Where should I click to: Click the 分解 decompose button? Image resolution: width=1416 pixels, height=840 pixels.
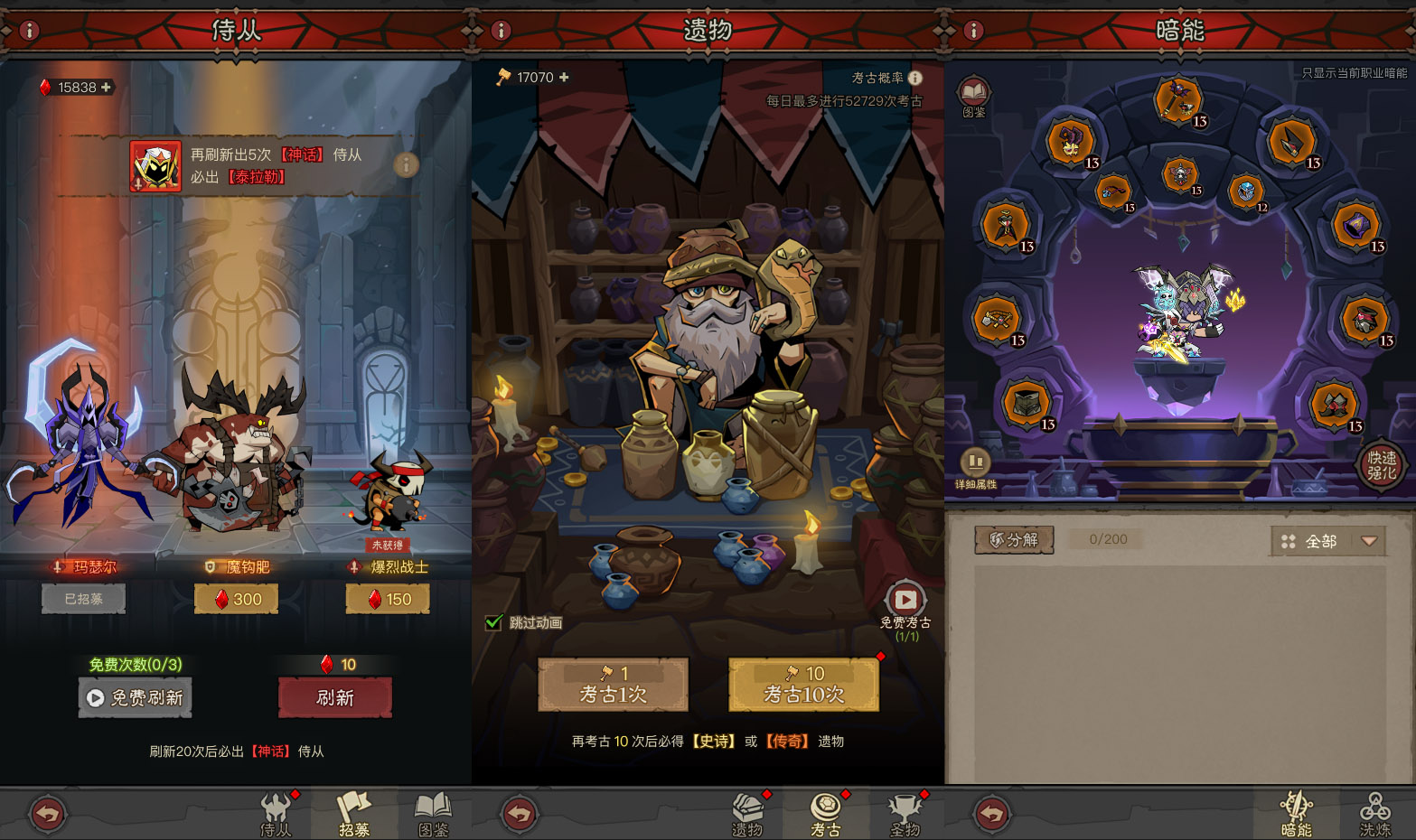1014,540
